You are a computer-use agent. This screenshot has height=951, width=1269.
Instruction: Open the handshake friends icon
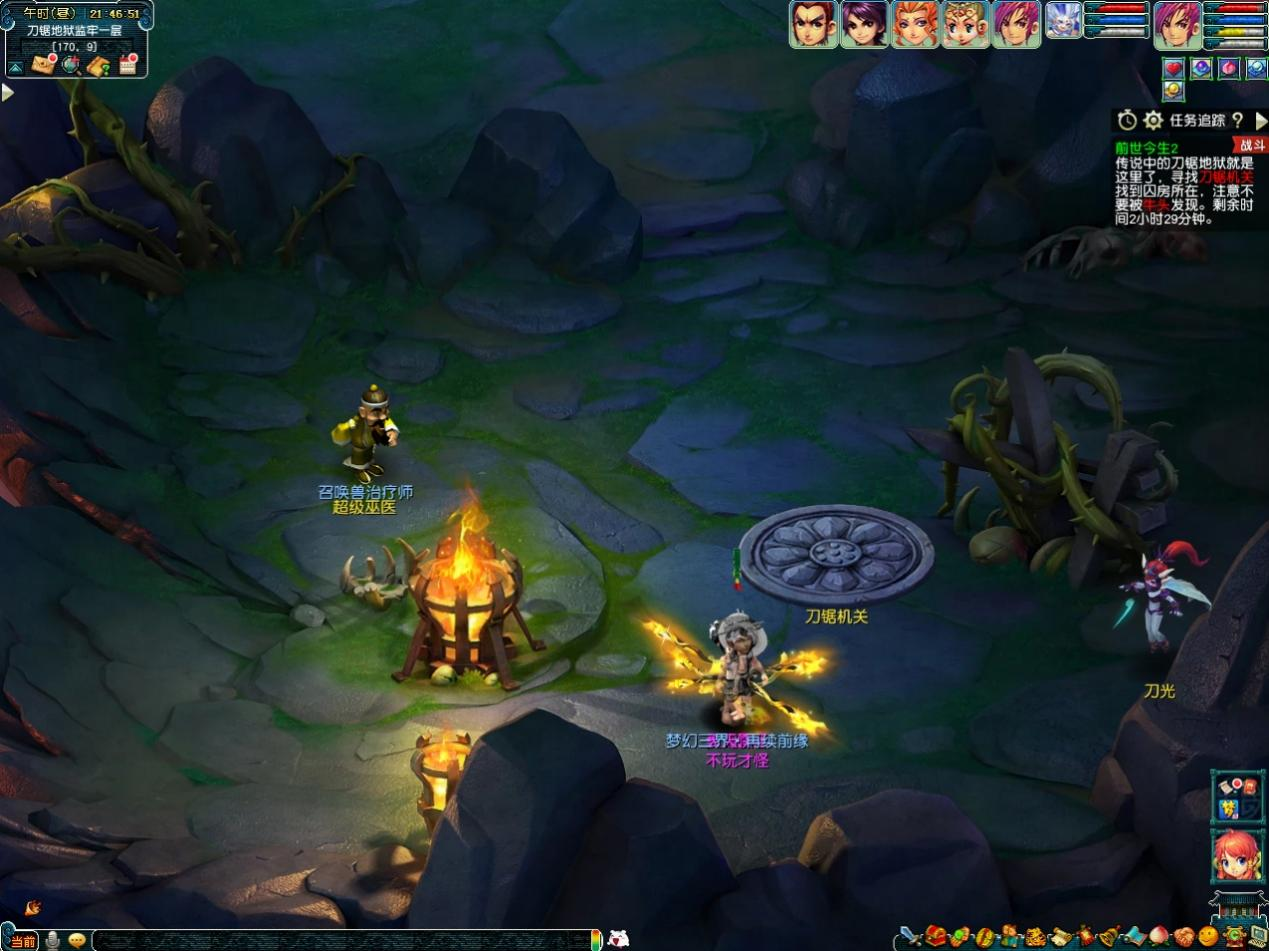1184,937
